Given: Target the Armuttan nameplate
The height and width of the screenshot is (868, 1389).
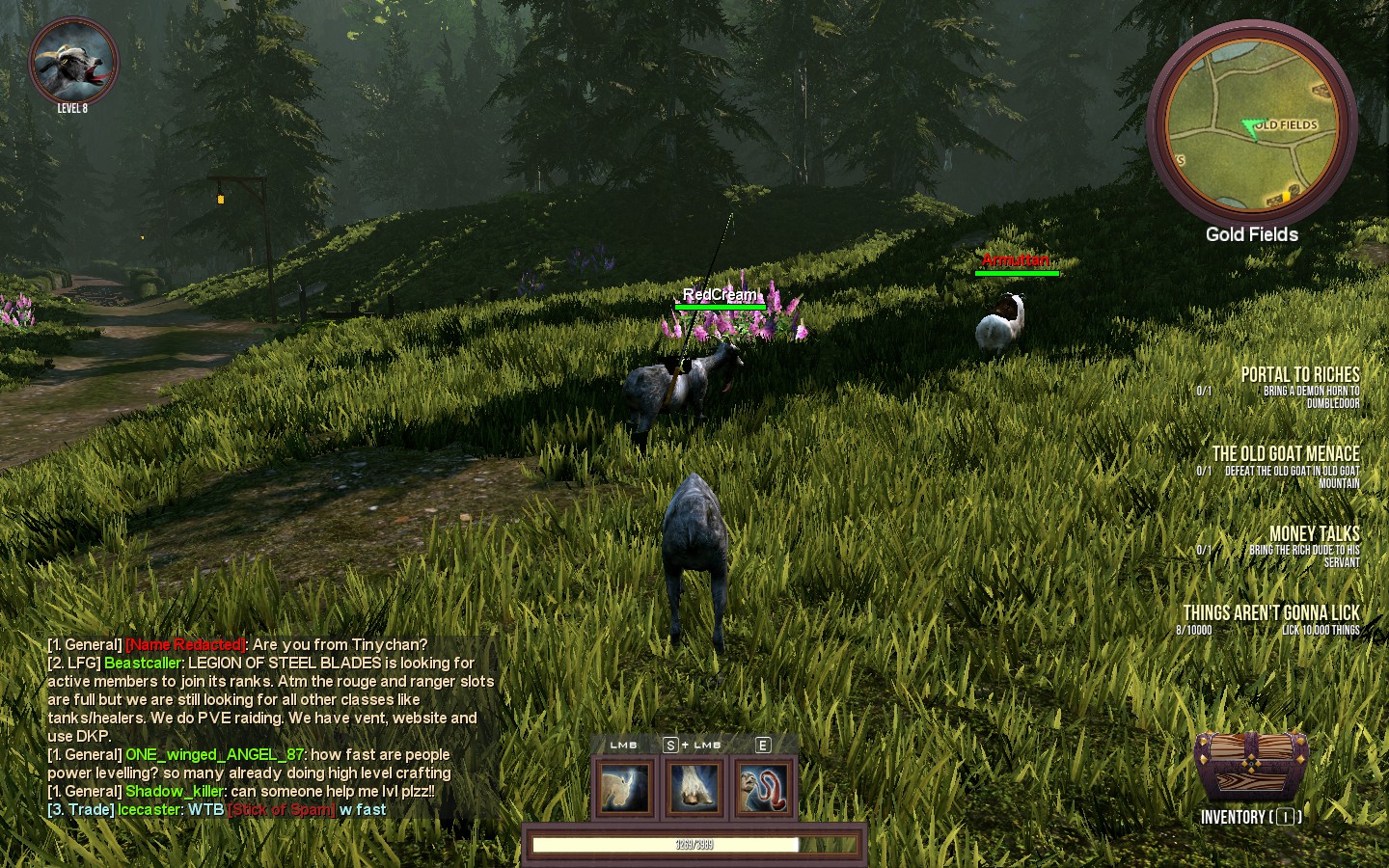Looking at the screenshot, I should click(x=1015, y=260).
